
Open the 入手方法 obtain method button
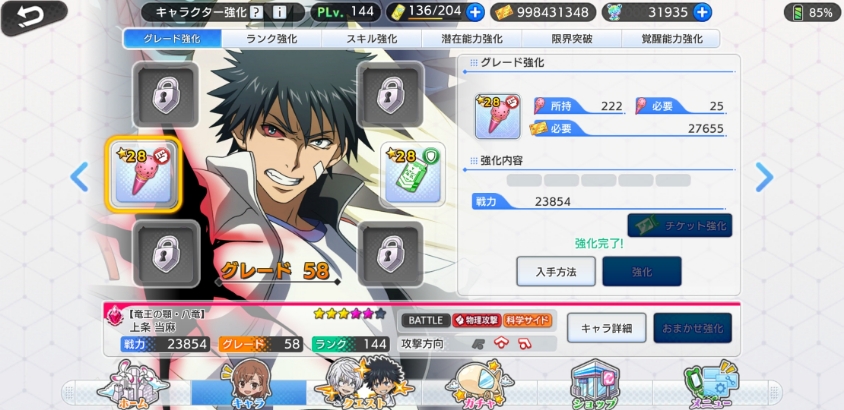click(x=555, y=271)
